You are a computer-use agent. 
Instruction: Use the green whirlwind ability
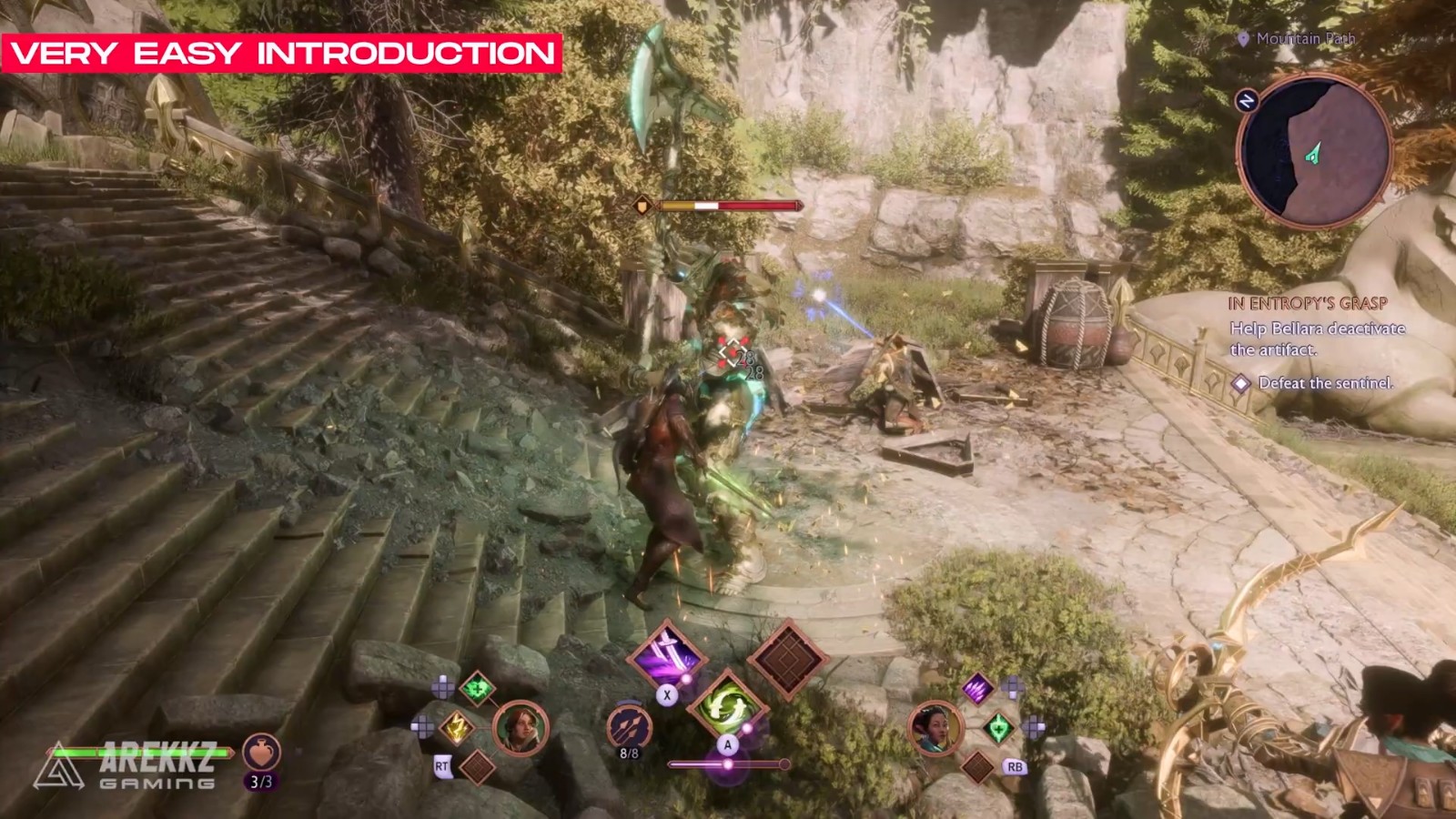[x=727, y=704]
